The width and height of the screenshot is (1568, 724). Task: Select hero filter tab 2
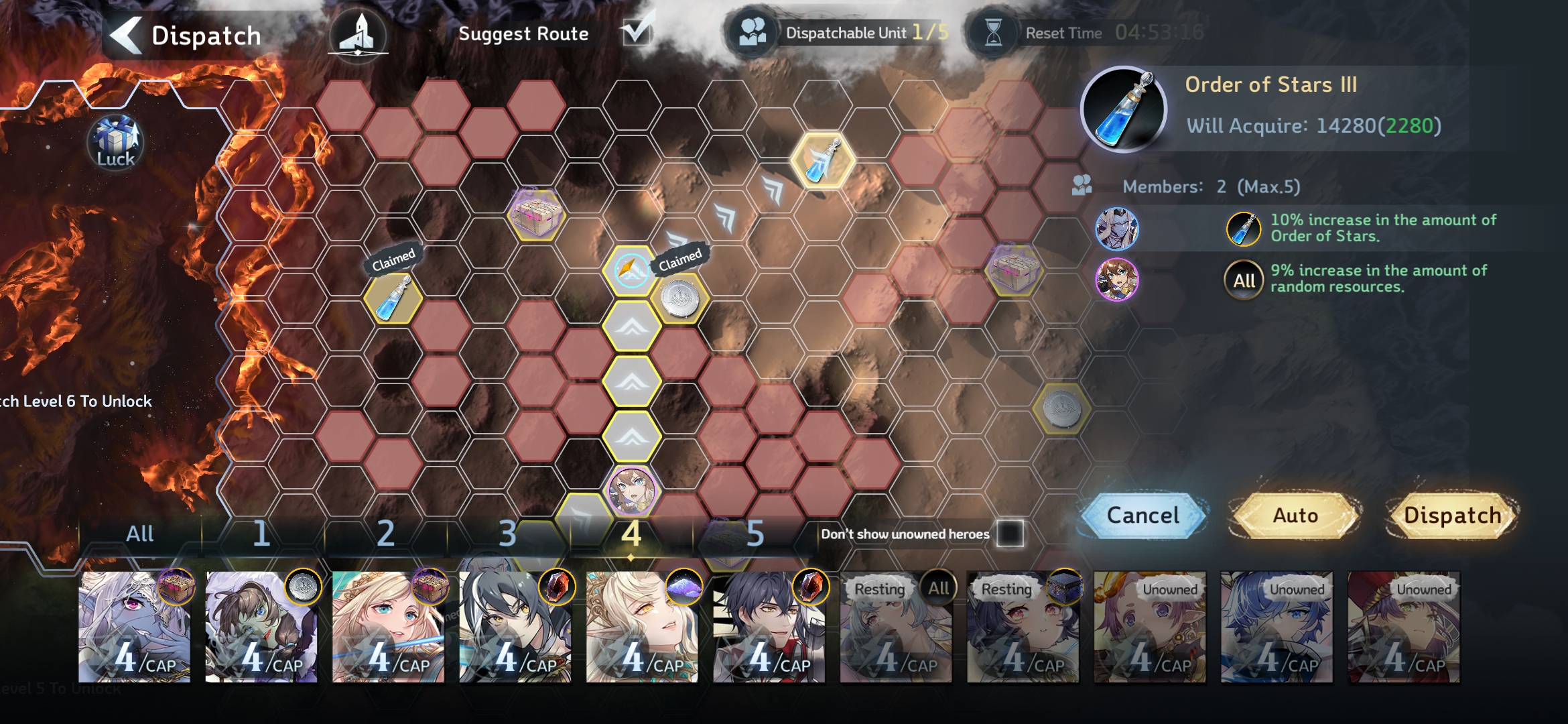(x=385, y=534)
